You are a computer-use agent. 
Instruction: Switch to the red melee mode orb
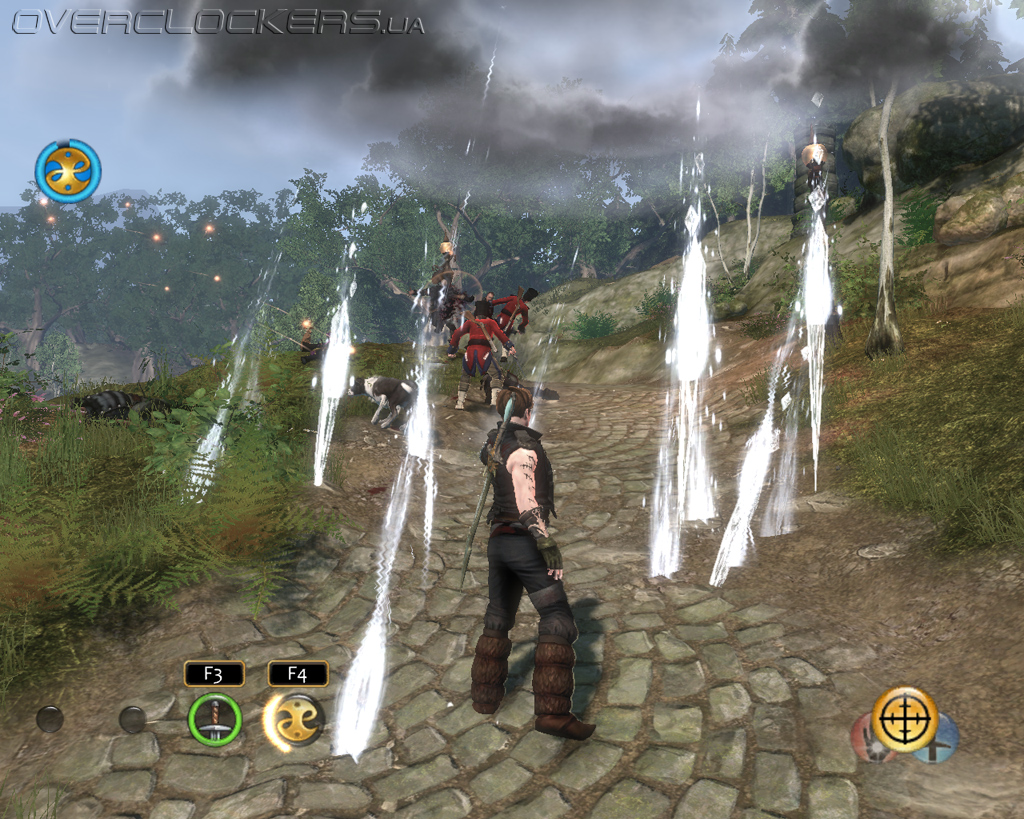click(865, 742)
